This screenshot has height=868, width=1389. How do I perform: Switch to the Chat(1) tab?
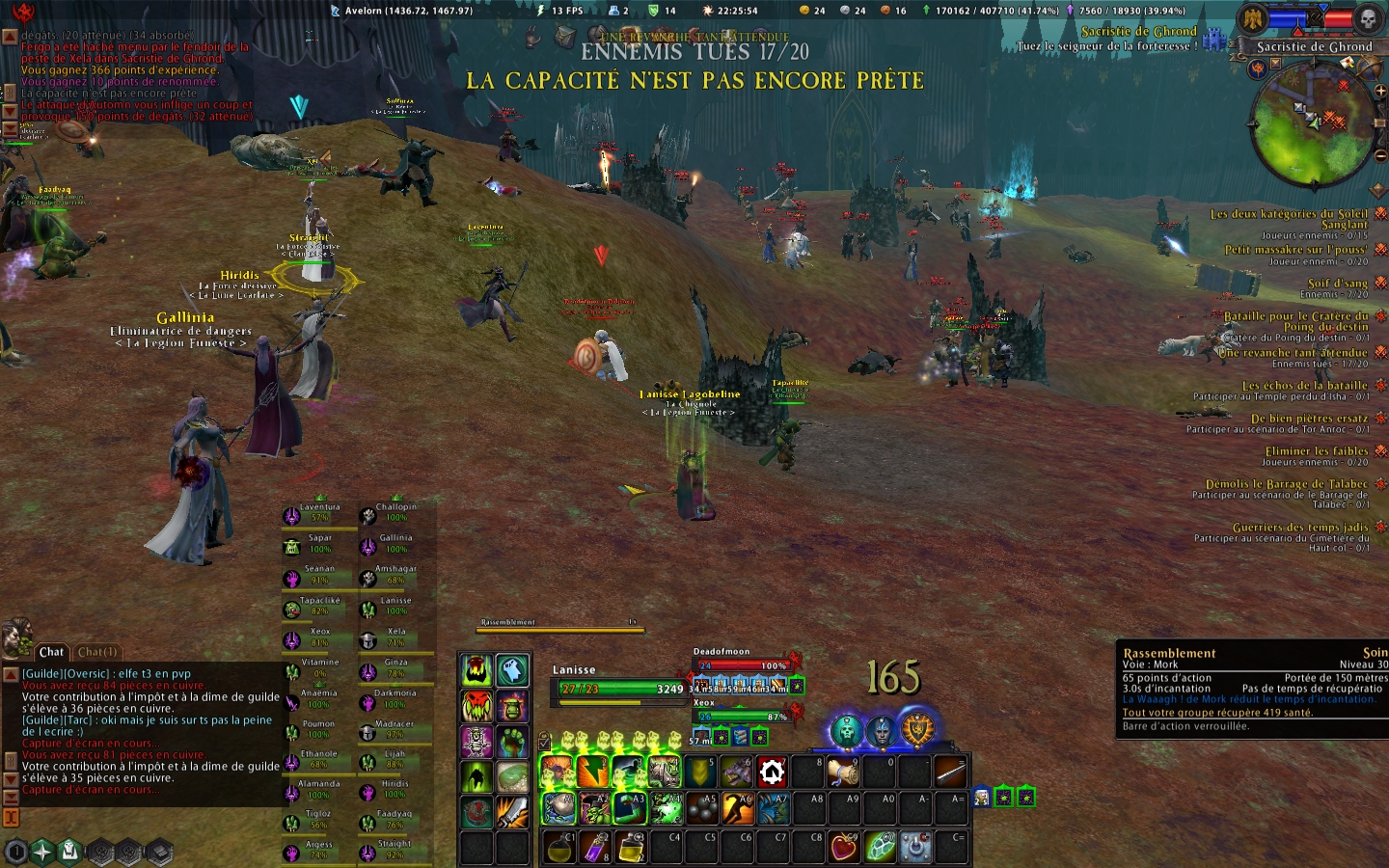(x=97, y=652)
